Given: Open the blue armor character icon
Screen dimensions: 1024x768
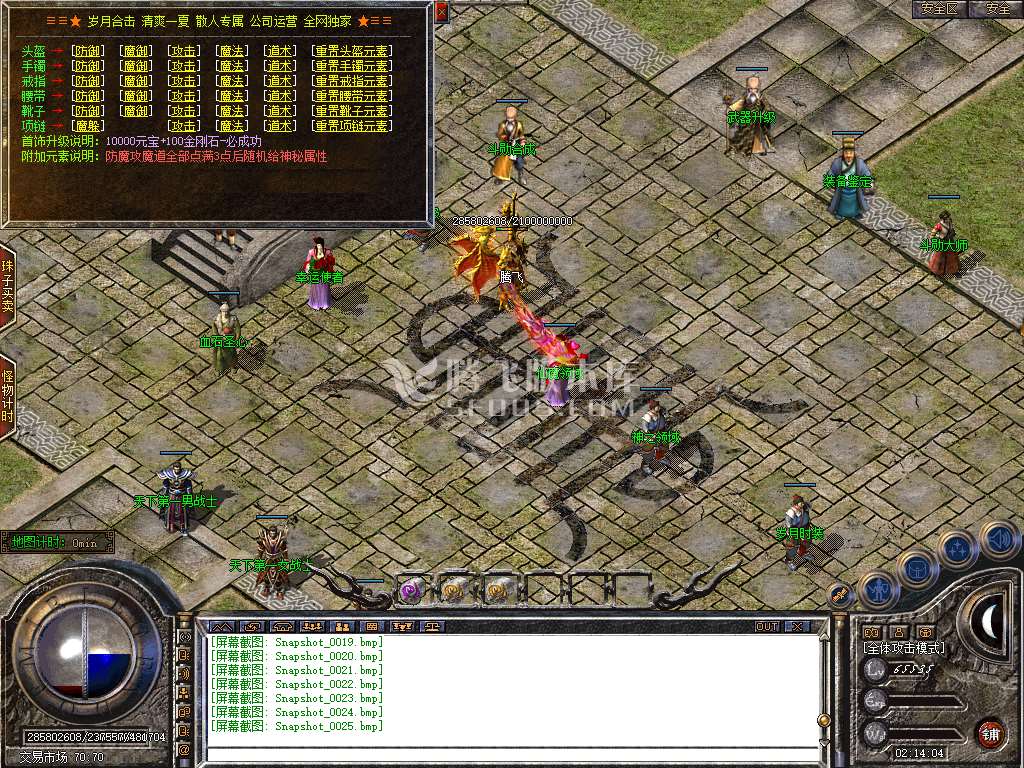Looking at the screenshot, I should [917, 569].
